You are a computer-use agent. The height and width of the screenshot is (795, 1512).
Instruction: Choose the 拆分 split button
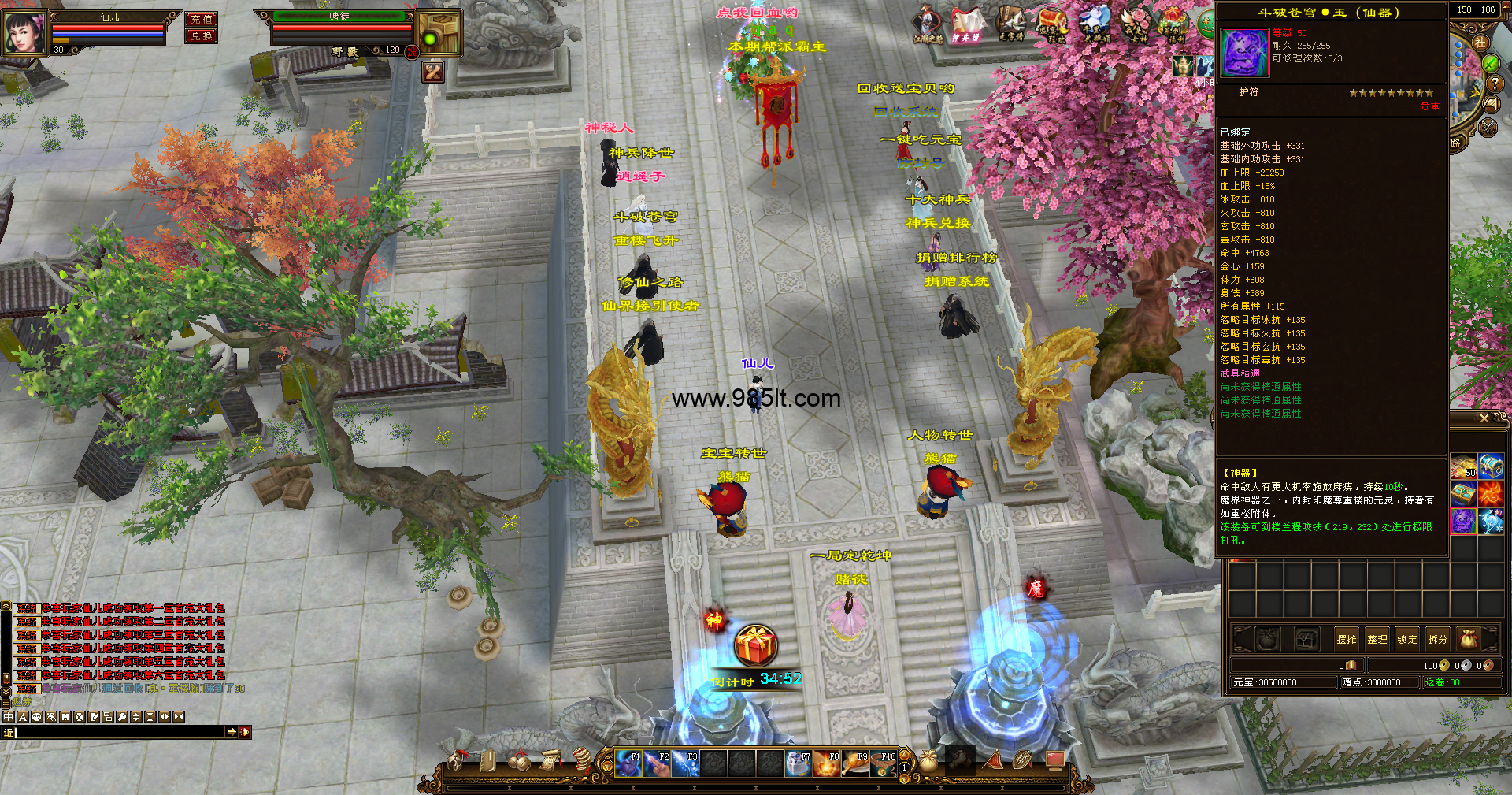[1437, 640]
